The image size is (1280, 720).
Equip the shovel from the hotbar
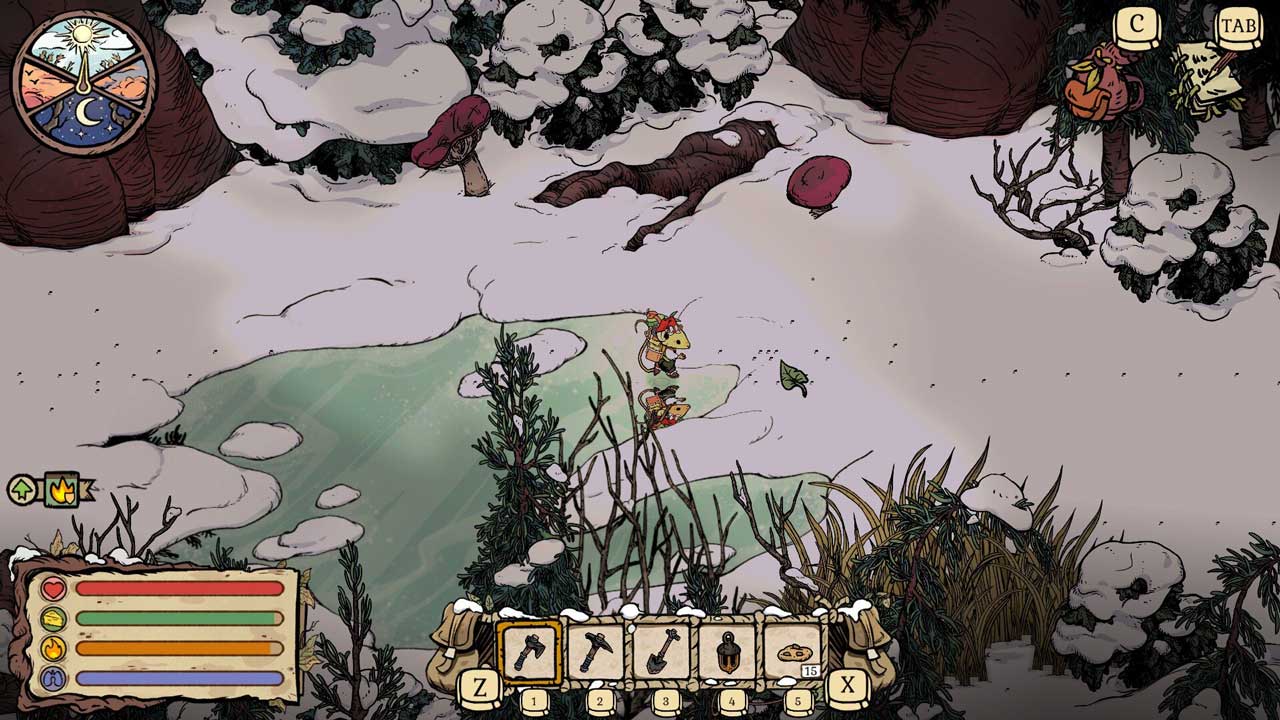click(662, 652)
